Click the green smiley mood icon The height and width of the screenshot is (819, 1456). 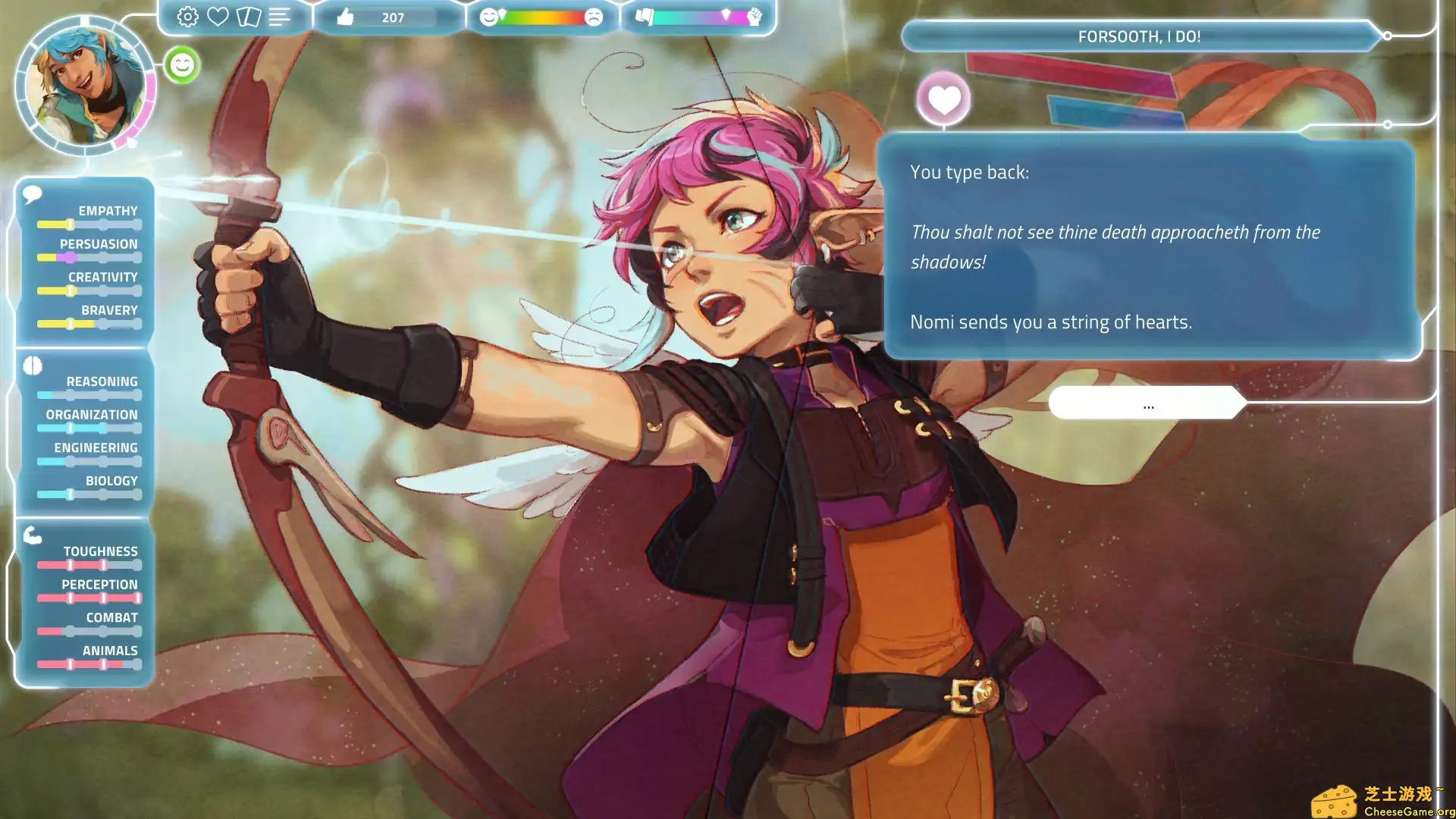(x=182, y=65)
